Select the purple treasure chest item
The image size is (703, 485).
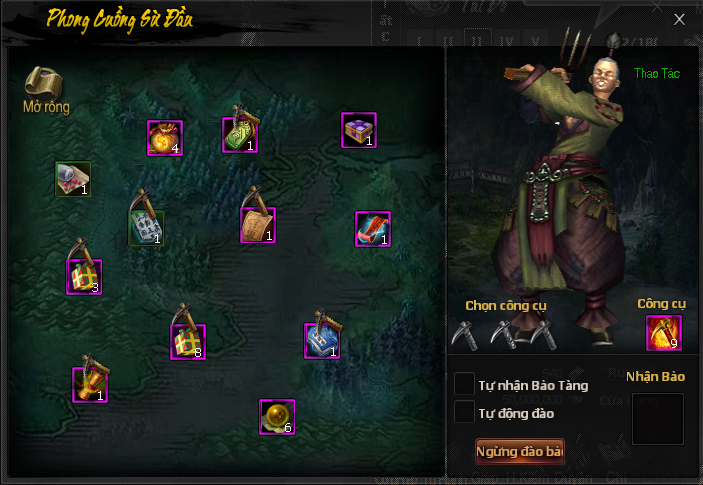pos(358,130)
